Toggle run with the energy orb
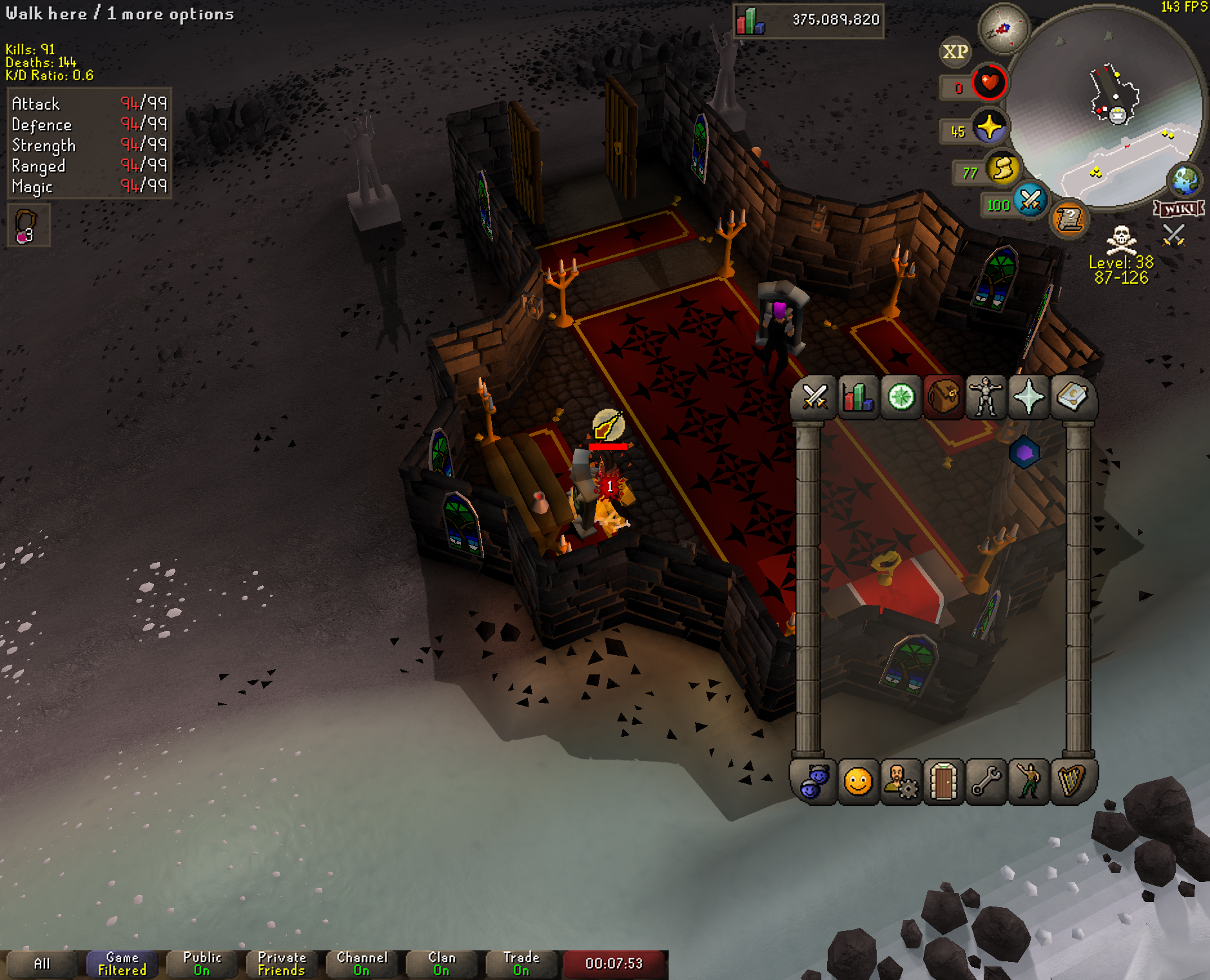Image resolution: width=1210 pixels, height=980 pixels. [1002, 169]
